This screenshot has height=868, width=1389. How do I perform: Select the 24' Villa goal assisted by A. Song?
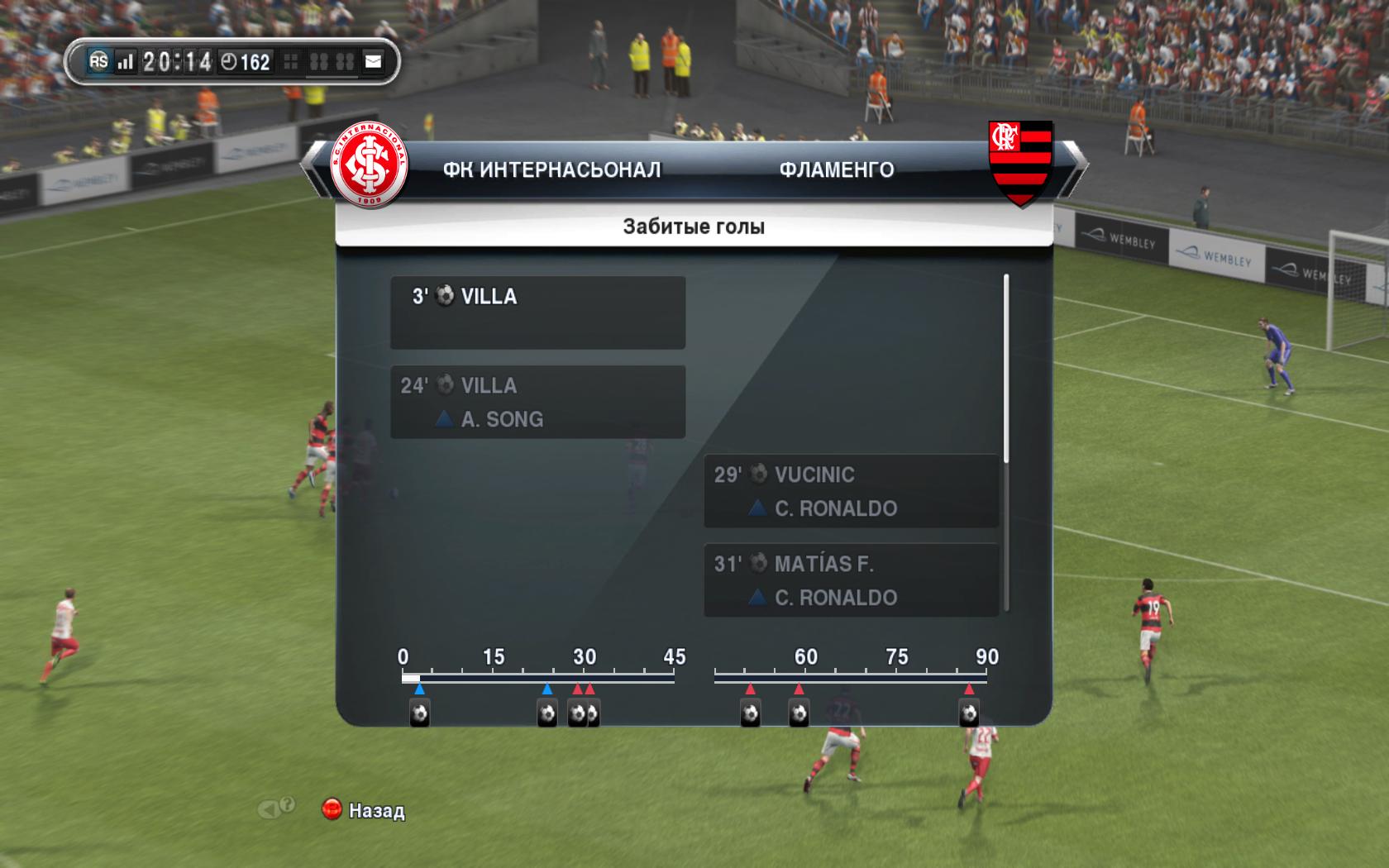coord(537,402)
